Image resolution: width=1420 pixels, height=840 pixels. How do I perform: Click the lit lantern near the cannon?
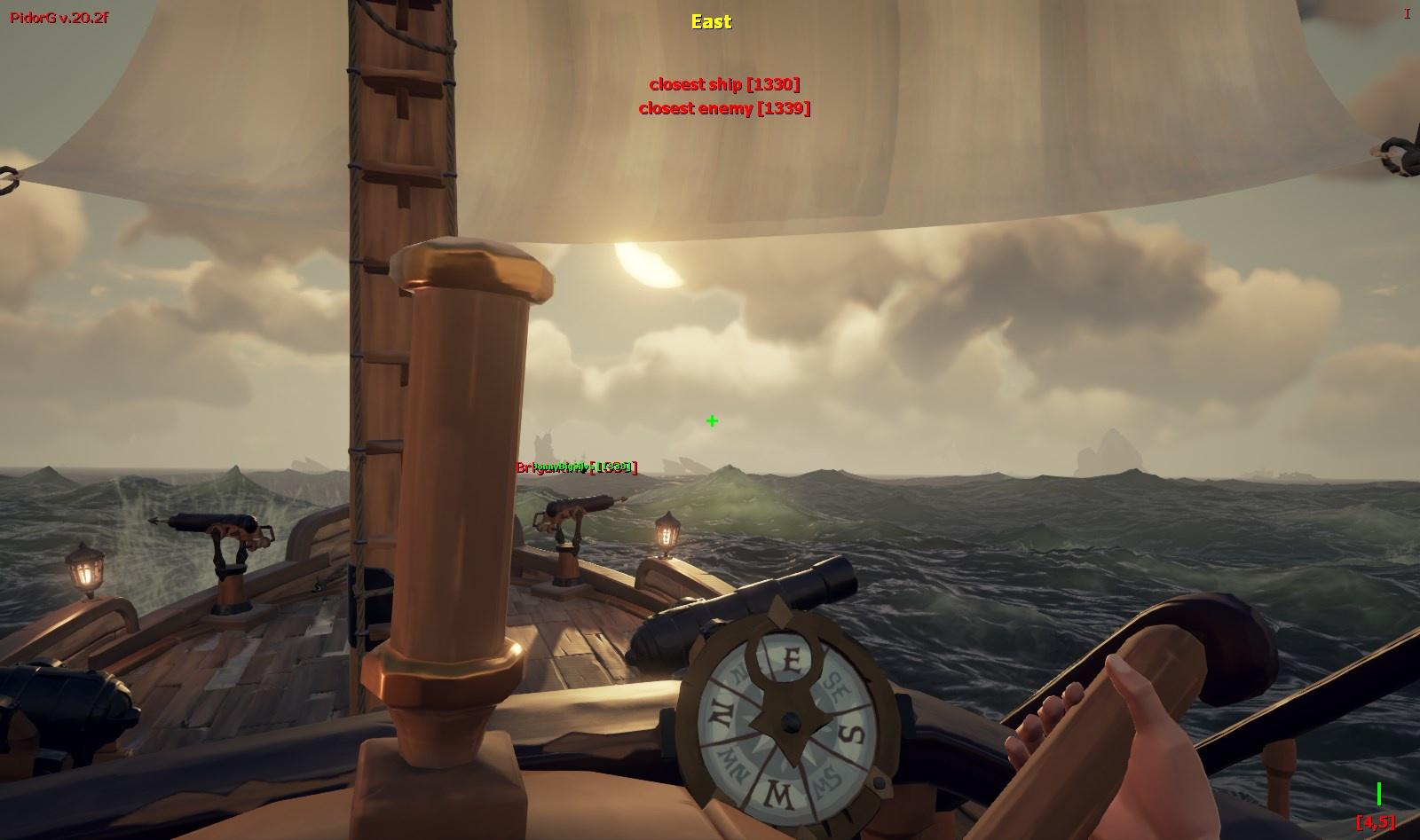(x=665, y=533)
